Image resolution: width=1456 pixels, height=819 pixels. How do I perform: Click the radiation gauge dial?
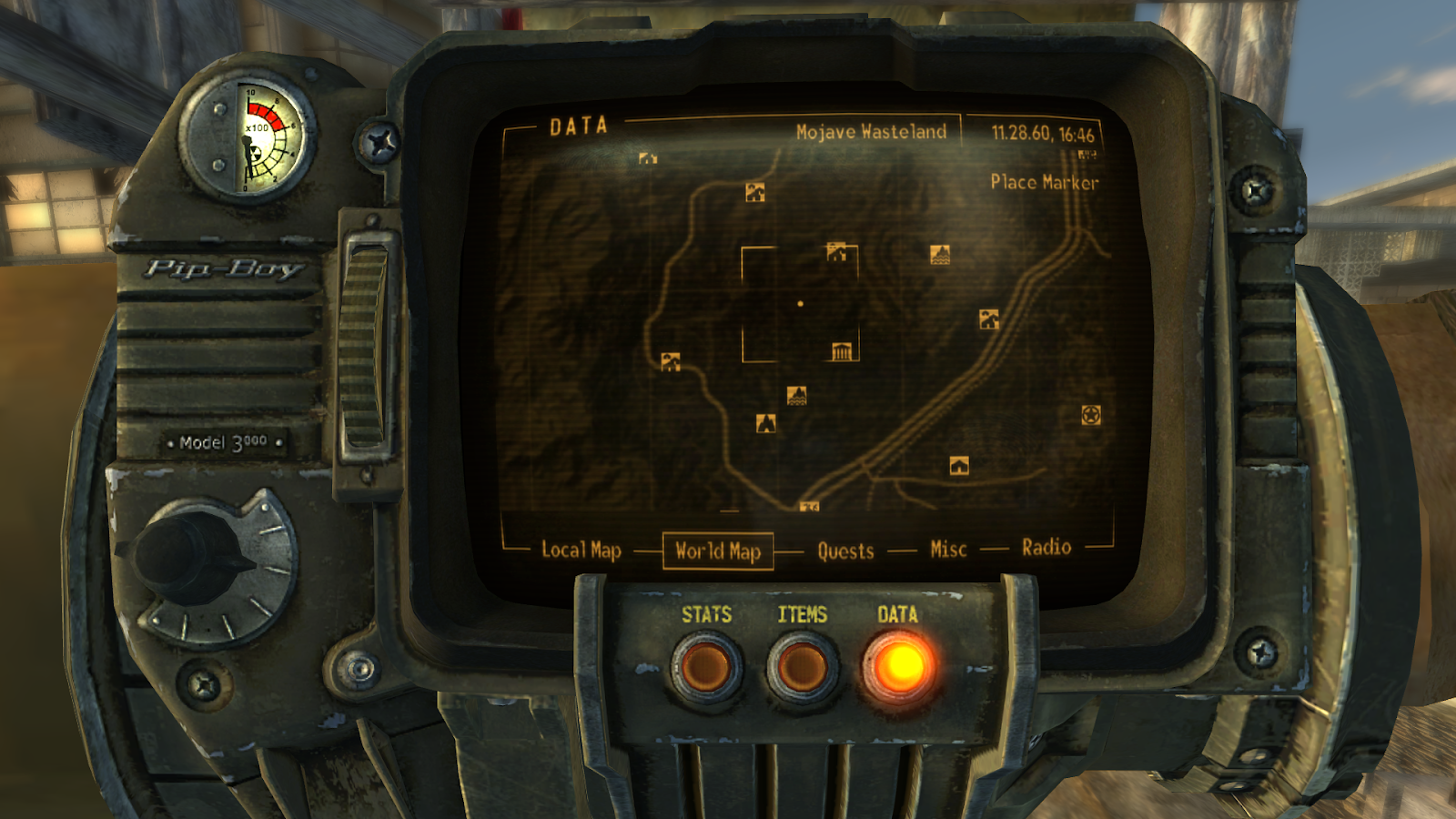[x=256, y=135]
